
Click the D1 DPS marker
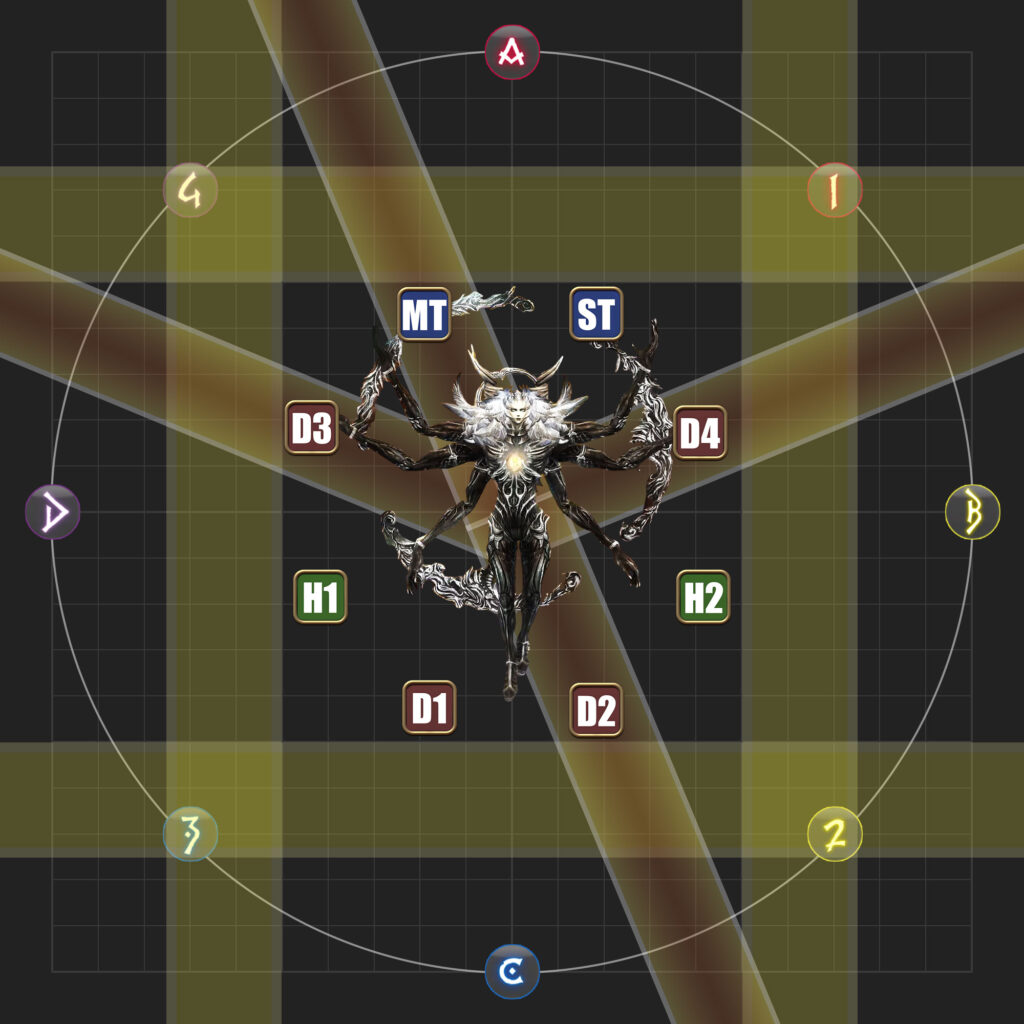(x=429, y=707)
